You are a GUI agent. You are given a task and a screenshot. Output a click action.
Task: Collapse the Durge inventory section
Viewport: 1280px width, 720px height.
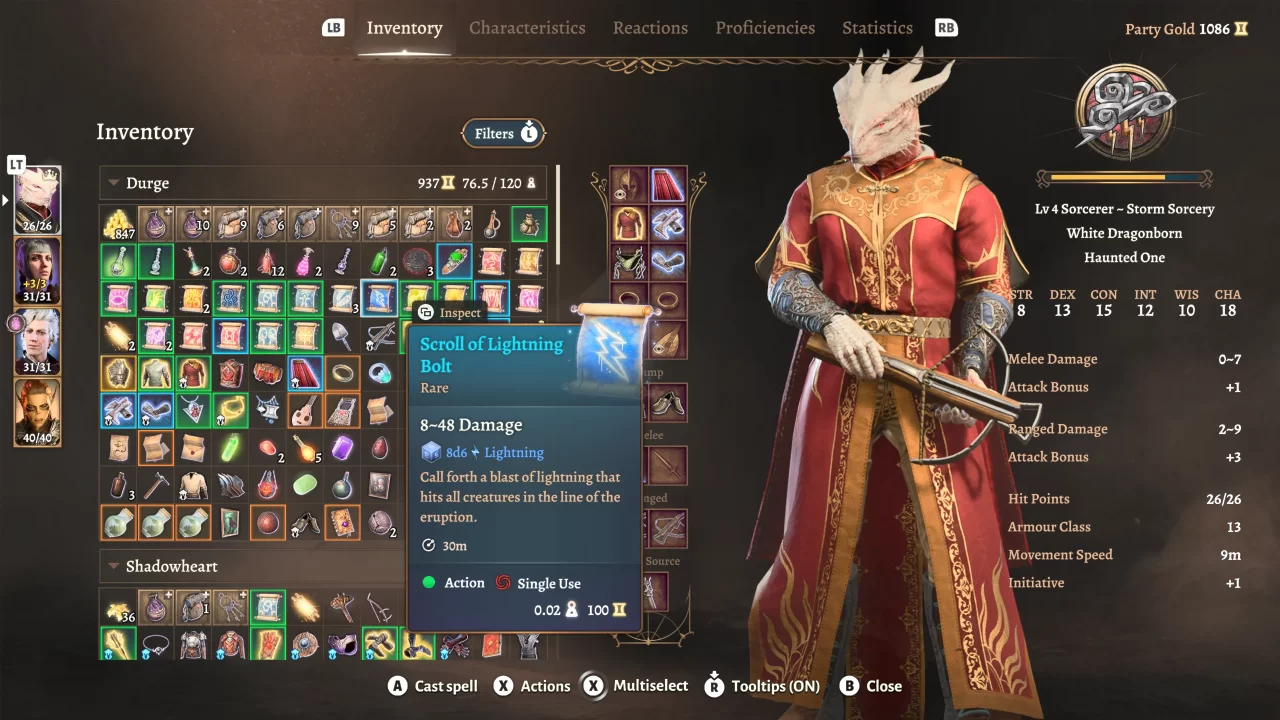[x=114, y=183]
